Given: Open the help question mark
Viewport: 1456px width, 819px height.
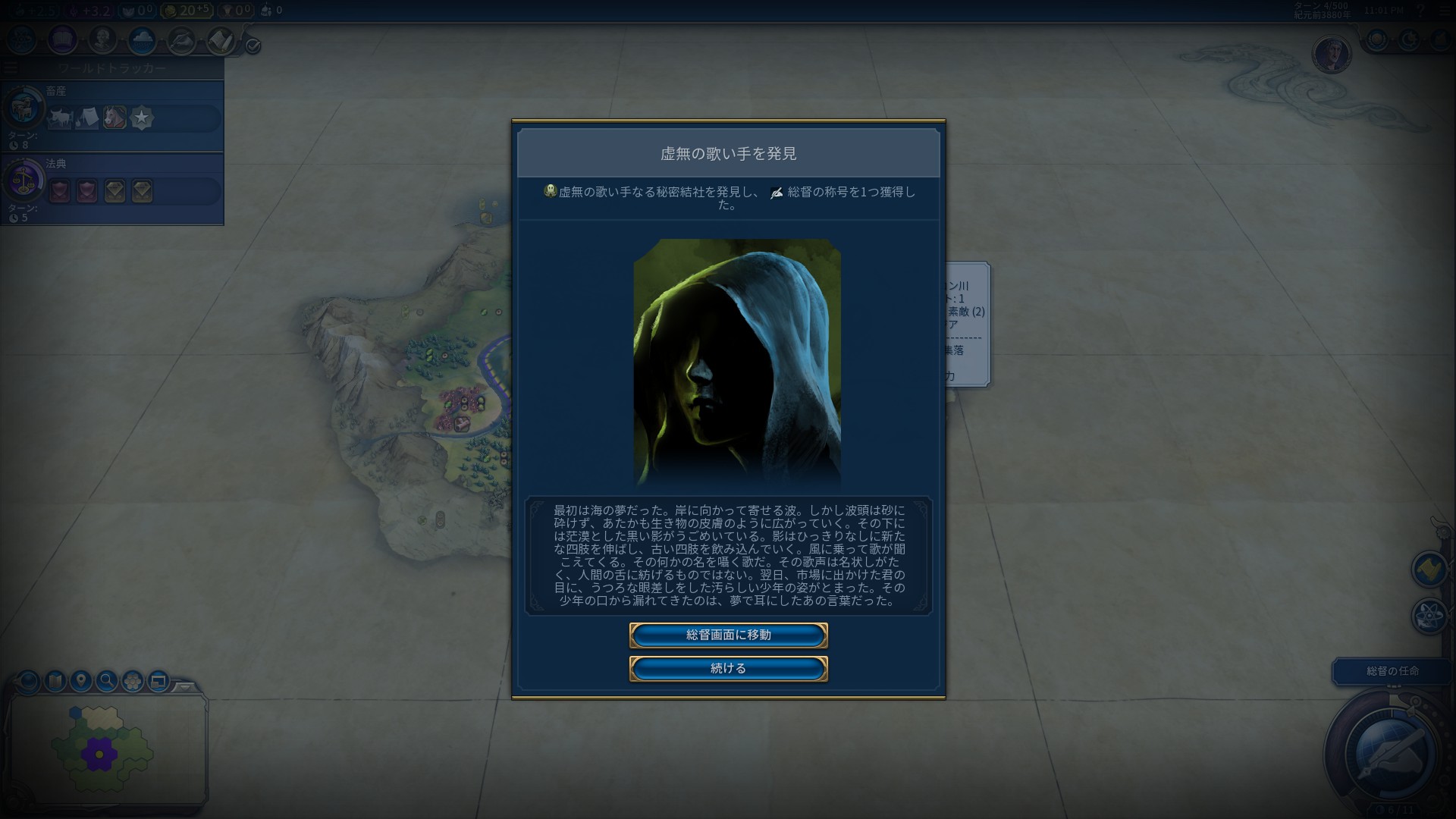Looking at the screenshot, I should coord(1420,11).
